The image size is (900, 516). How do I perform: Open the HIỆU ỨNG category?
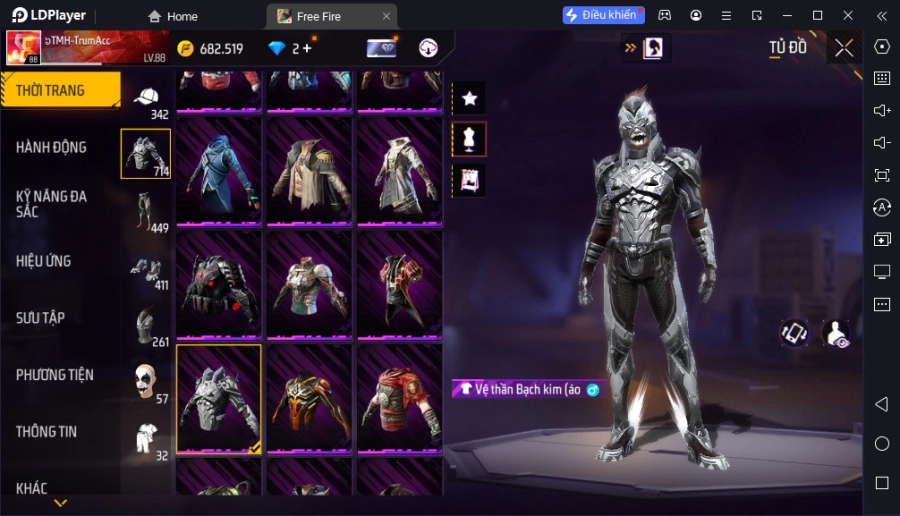click(44, 261)
